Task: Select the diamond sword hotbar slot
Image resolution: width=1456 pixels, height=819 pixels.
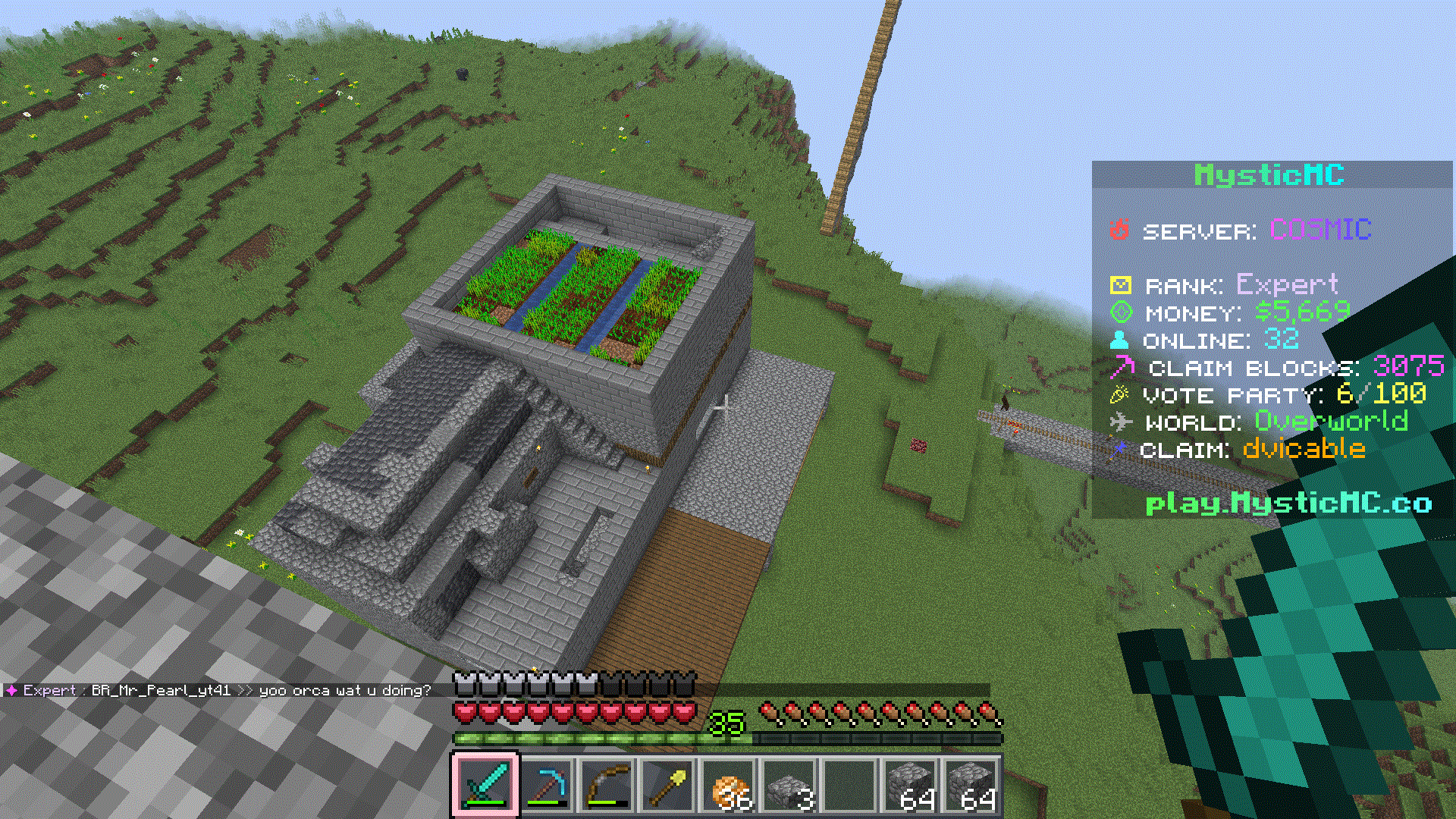Action: click(485, 786)
